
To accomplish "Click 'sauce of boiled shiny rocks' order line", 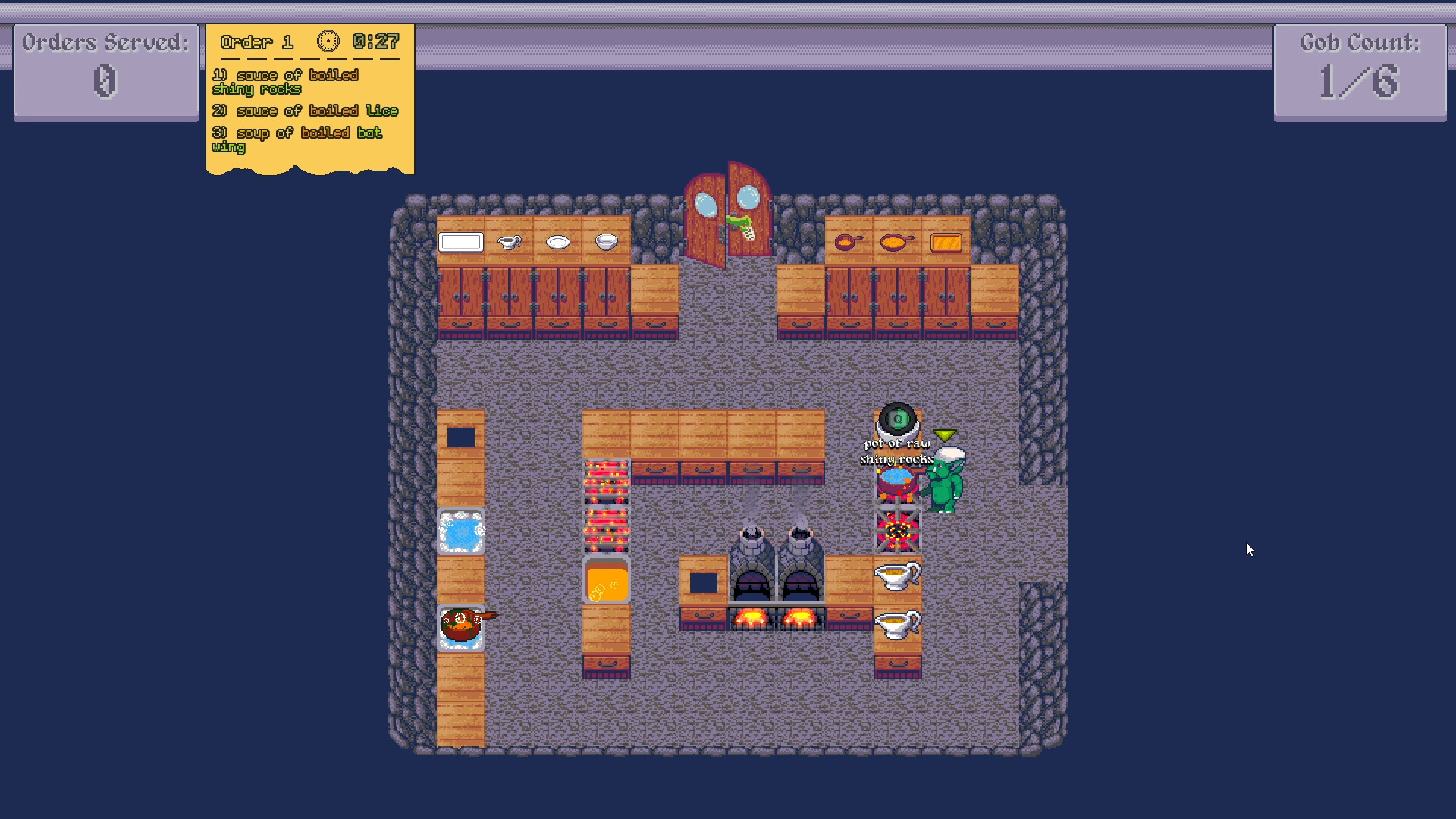I will [286, 82].
